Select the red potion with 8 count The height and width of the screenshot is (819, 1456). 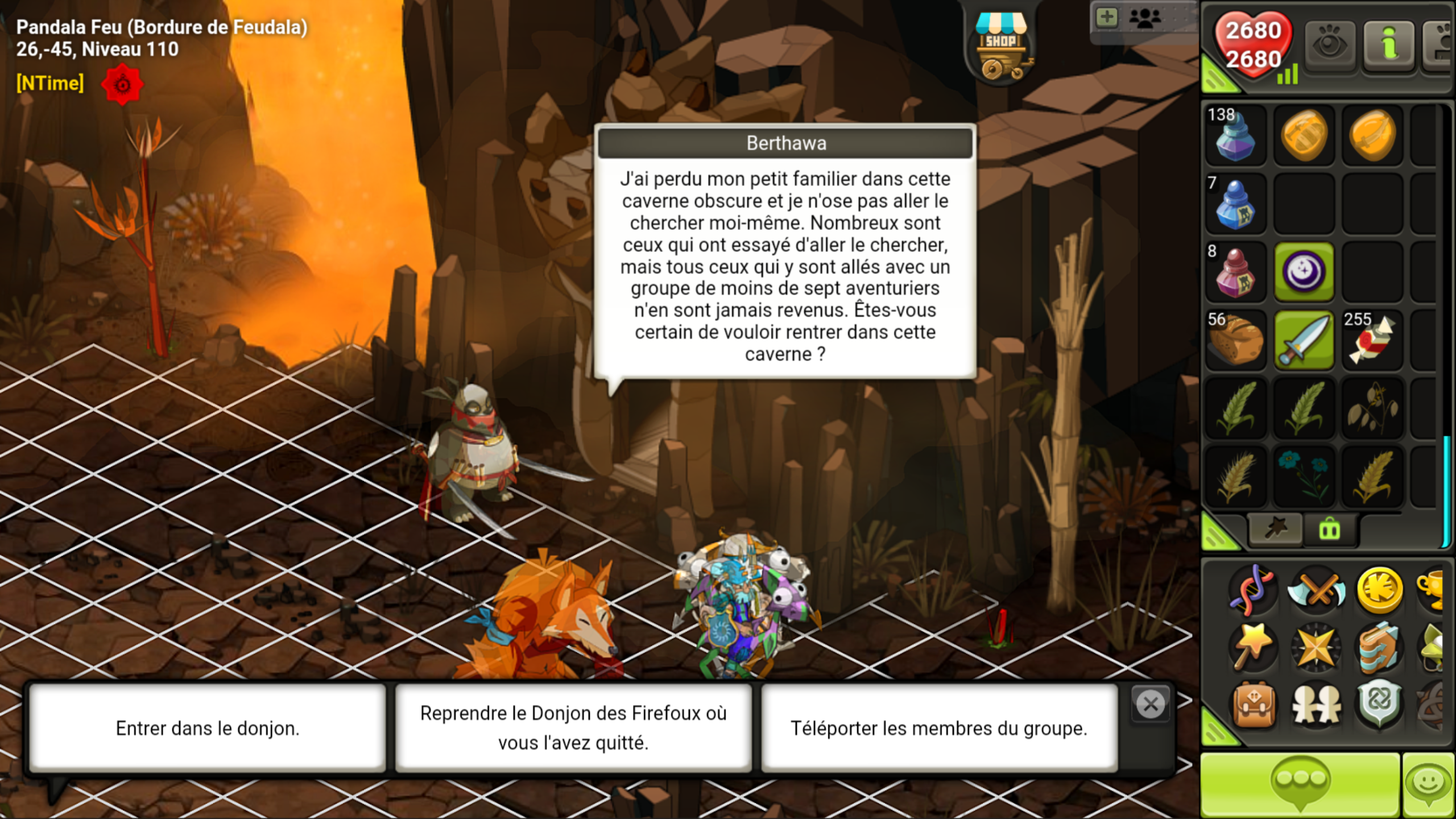click(1235, 272)
